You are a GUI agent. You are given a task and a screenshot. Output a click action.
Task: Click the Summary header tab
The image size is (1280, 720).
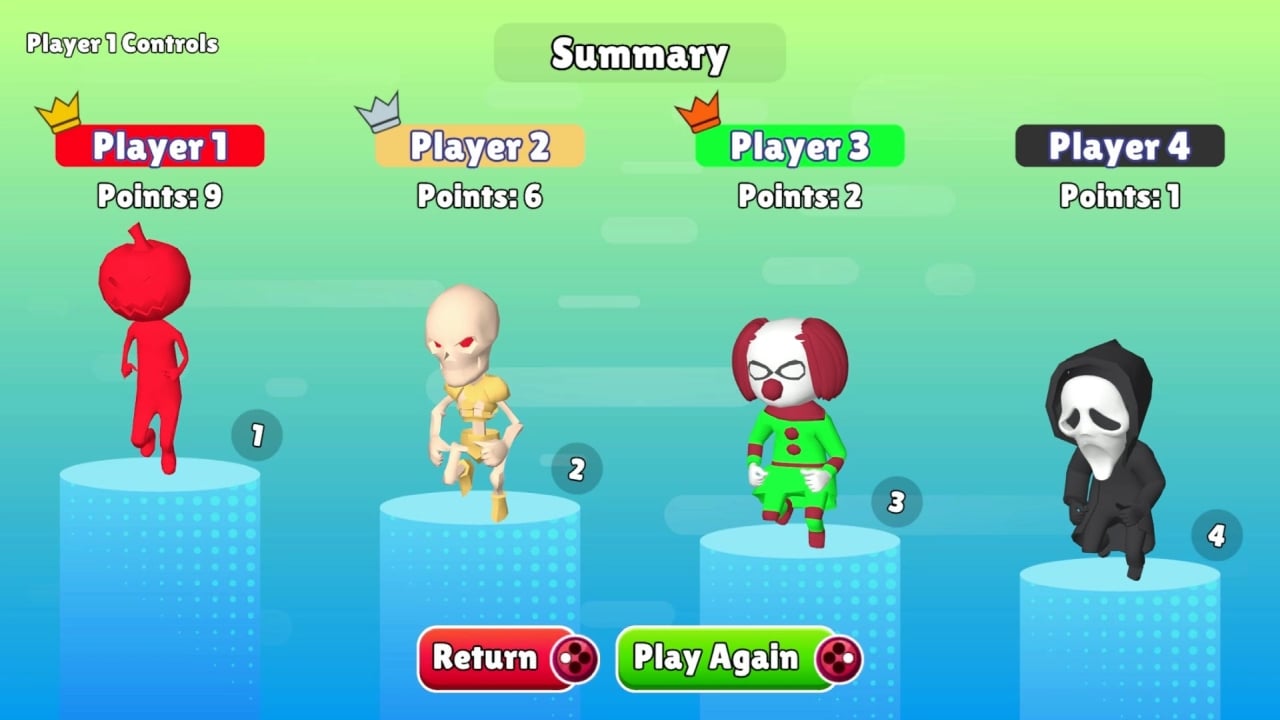pyautogui.click(x=639, y=54)
